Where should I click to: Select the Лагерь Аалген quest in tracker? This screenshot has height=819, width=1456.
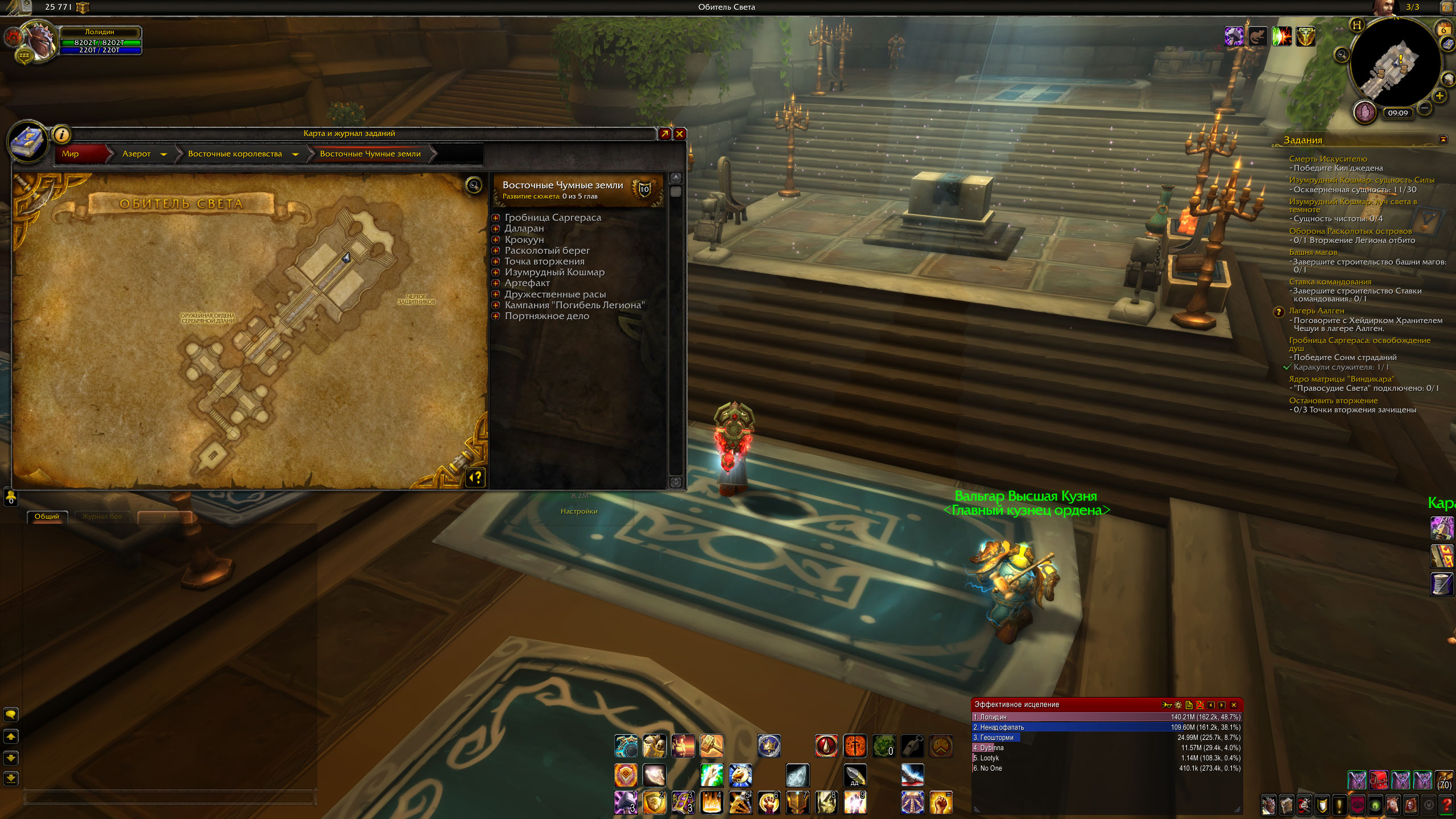(x=1316, y=311)
